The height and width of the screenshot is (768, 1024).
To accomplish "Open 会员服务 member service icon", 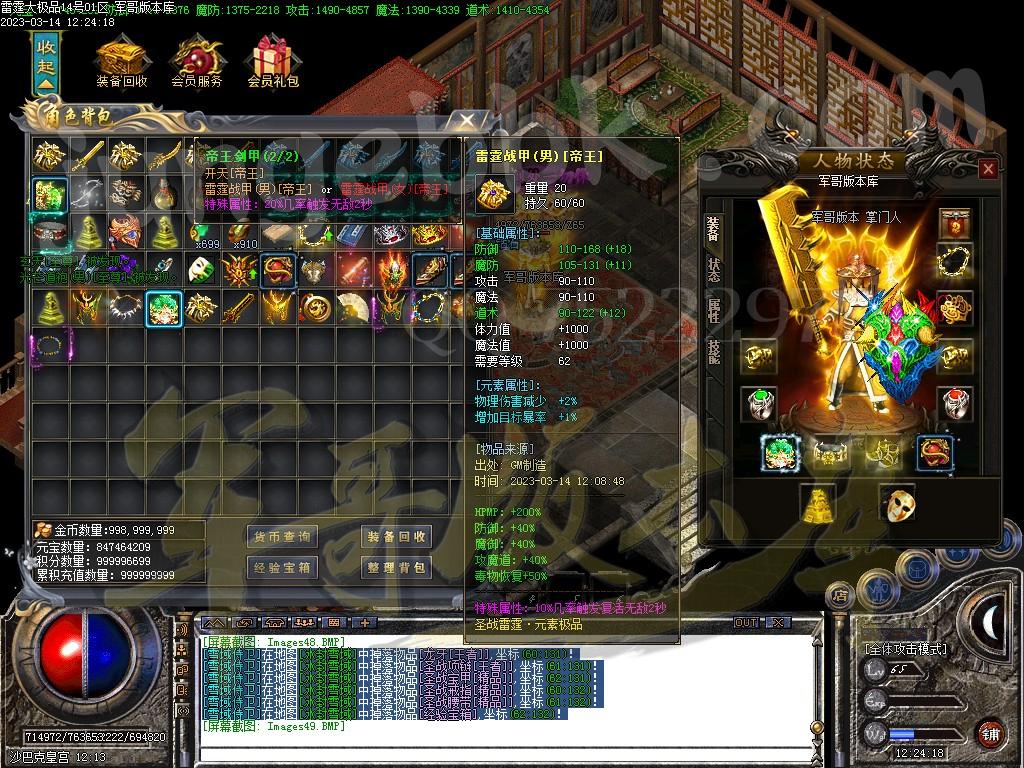I will tap(197, 62).
